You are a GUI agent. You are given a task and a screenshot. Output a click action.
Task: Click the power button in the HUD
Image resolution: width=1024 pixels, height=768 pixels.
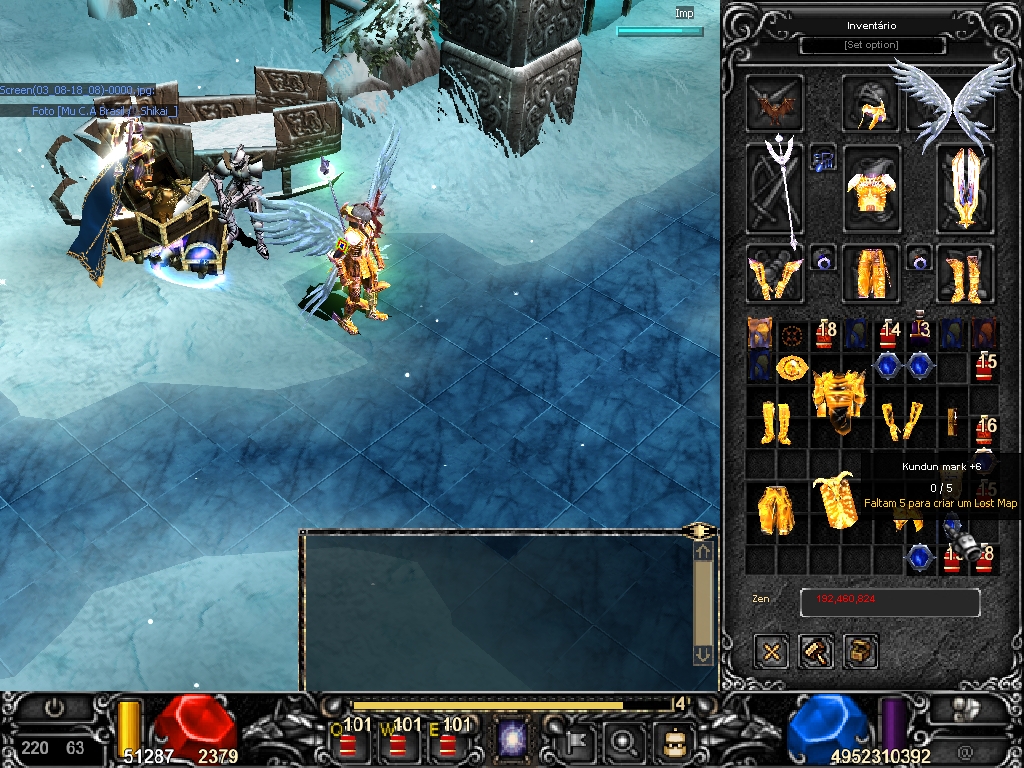tap(54, 708)
